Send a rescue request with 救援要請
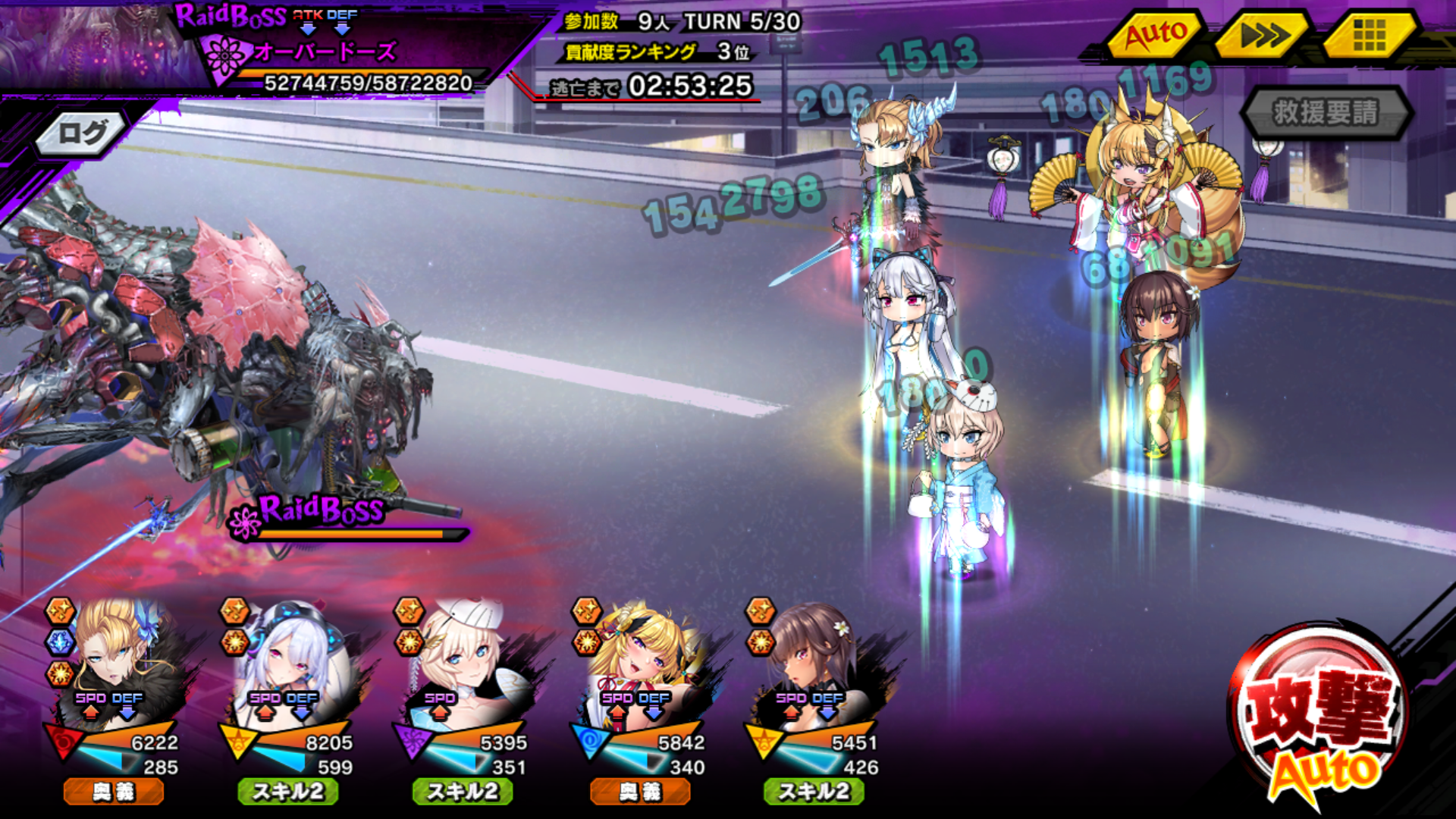1456x819 pixels. point(1326,113)
